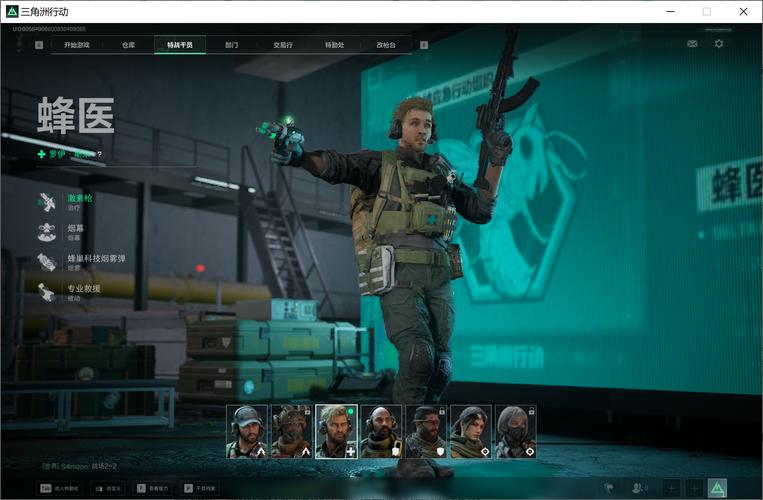Switch to the 开始游戏 tab
Viewport: 763px width, 500px height.
(x=77, y=45)
